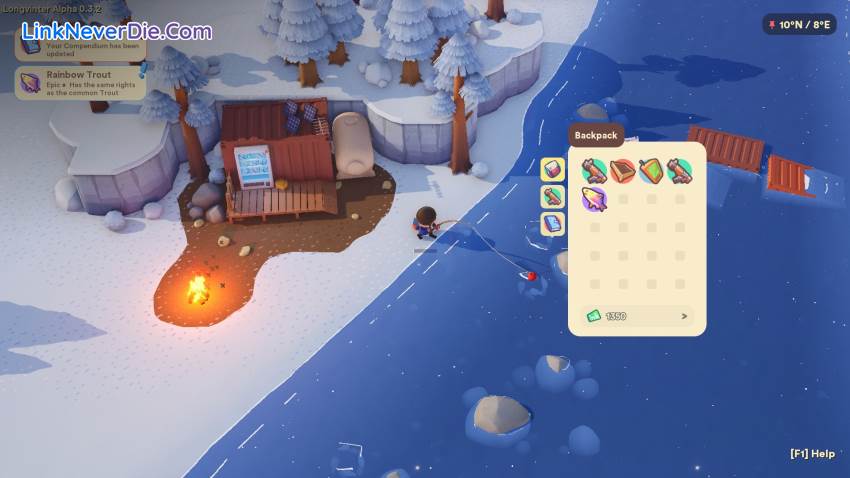Switch to the wooden stick side tab
This screenshot has width=850, height=478.
(x=553, y=197)
